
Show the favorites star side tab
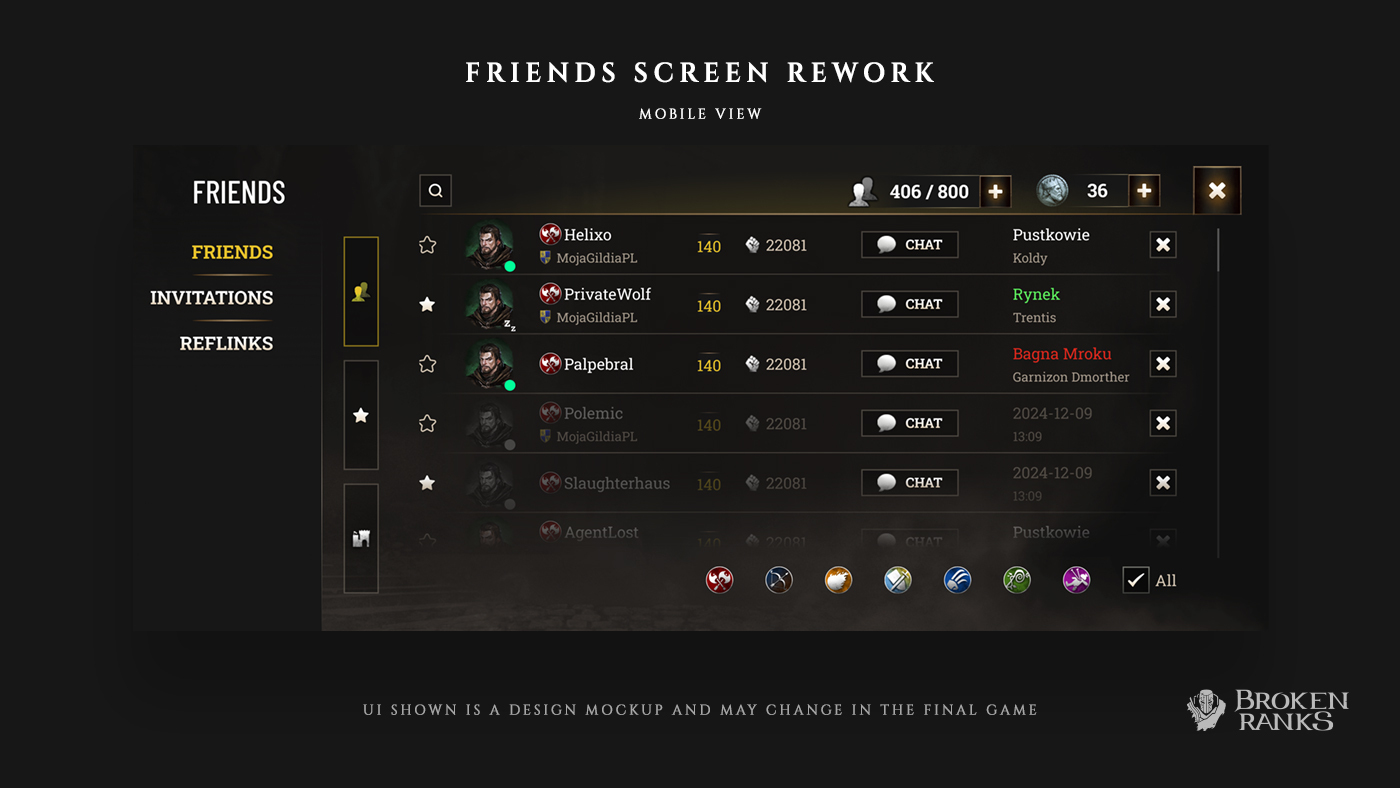[x=361, y=415]
